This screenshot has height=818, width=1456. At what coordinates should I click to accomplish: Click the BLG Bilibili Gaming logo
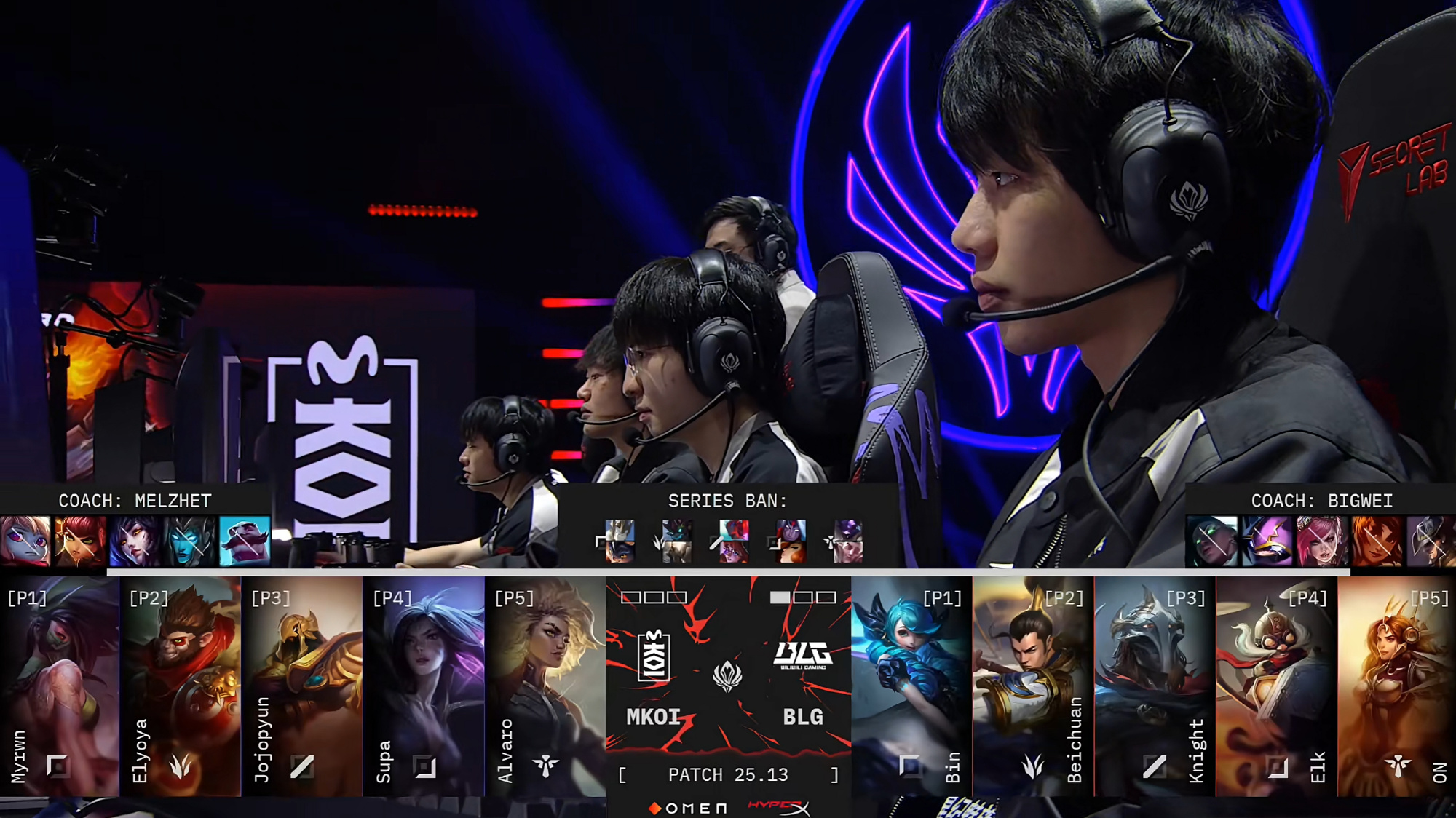click(x=803, y=654)
